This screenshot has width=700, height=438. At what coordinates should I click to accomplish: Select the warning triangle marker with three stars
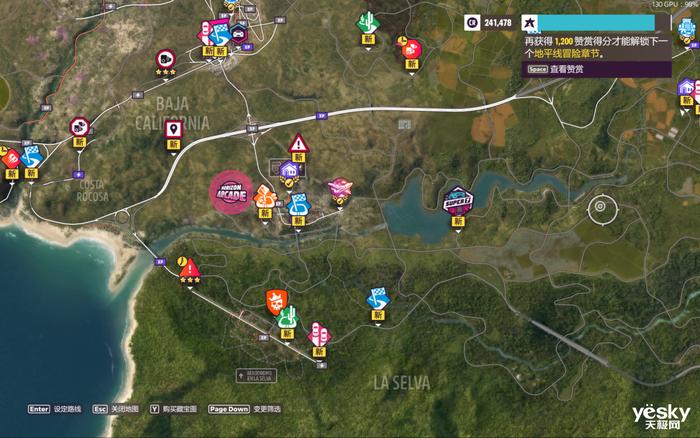pyautogui.click(x=189, y=268)
